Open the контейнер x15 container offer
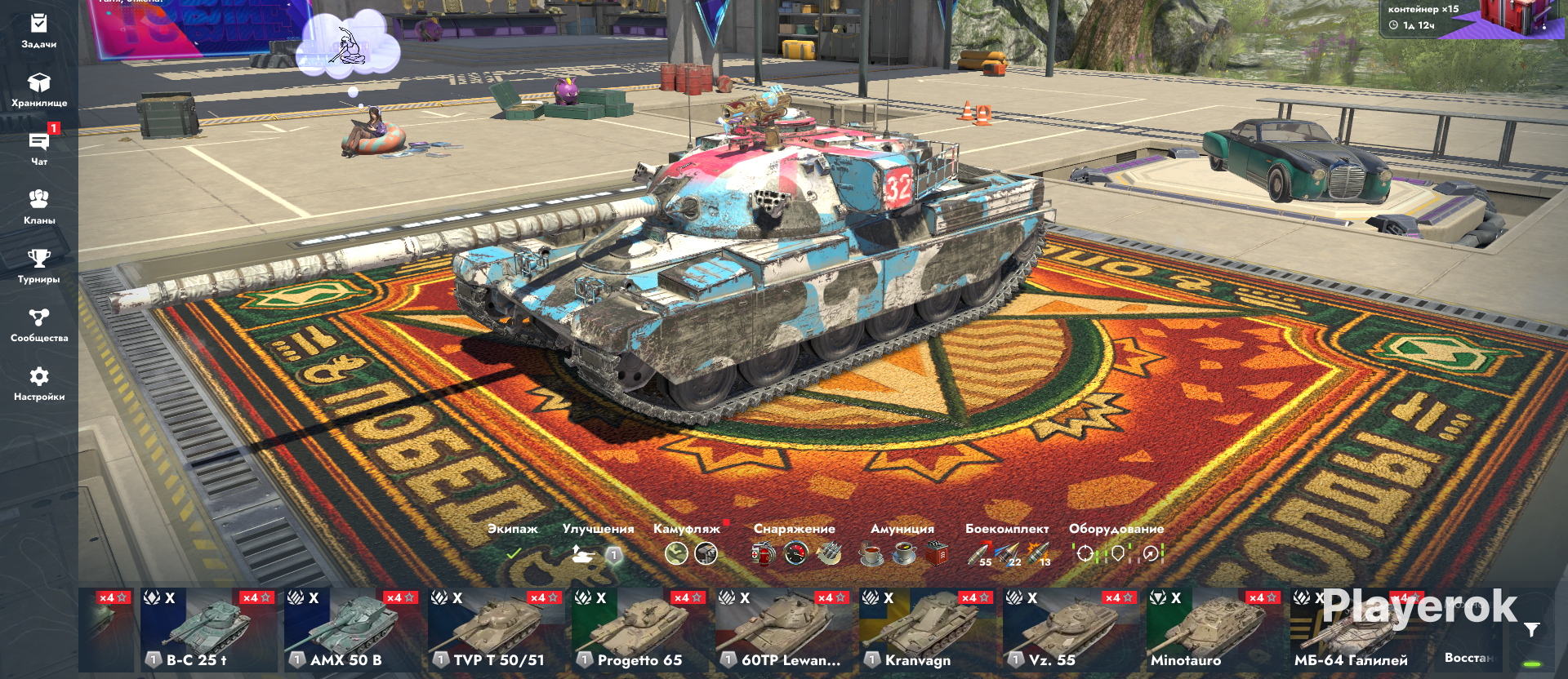Viewport: 1568px width, 679px height. click(1470, 18)
